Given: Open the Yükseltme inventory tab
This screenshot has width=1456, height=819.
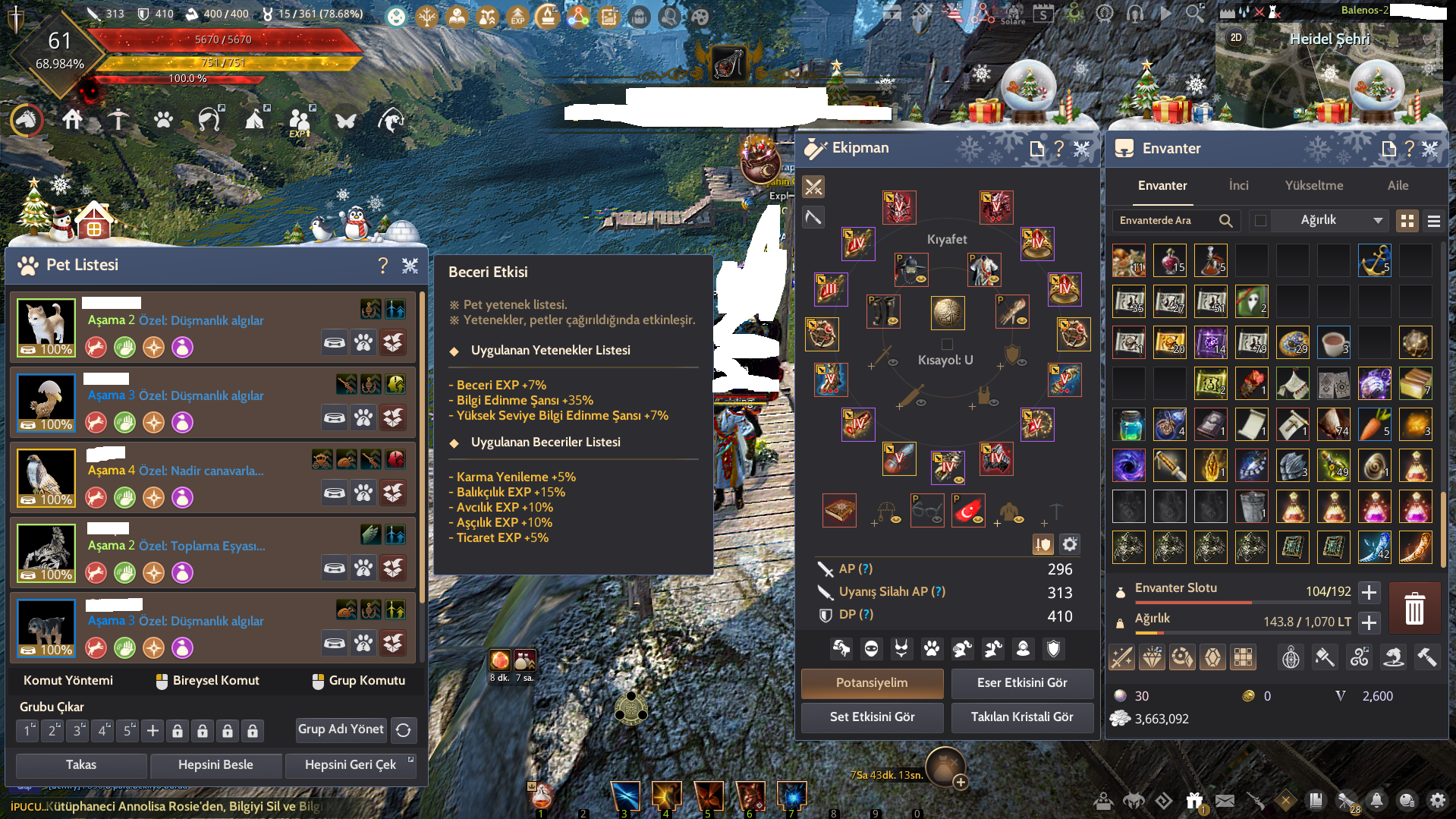Looking at the screenshot, I should tap(1313, 185).
